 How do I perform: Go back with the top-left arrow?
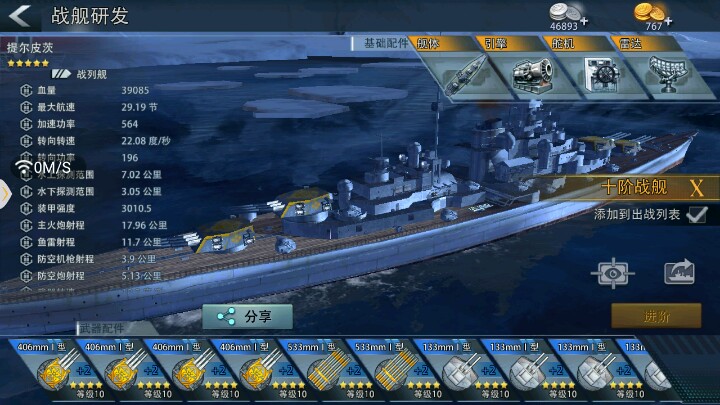pos(22,17)
